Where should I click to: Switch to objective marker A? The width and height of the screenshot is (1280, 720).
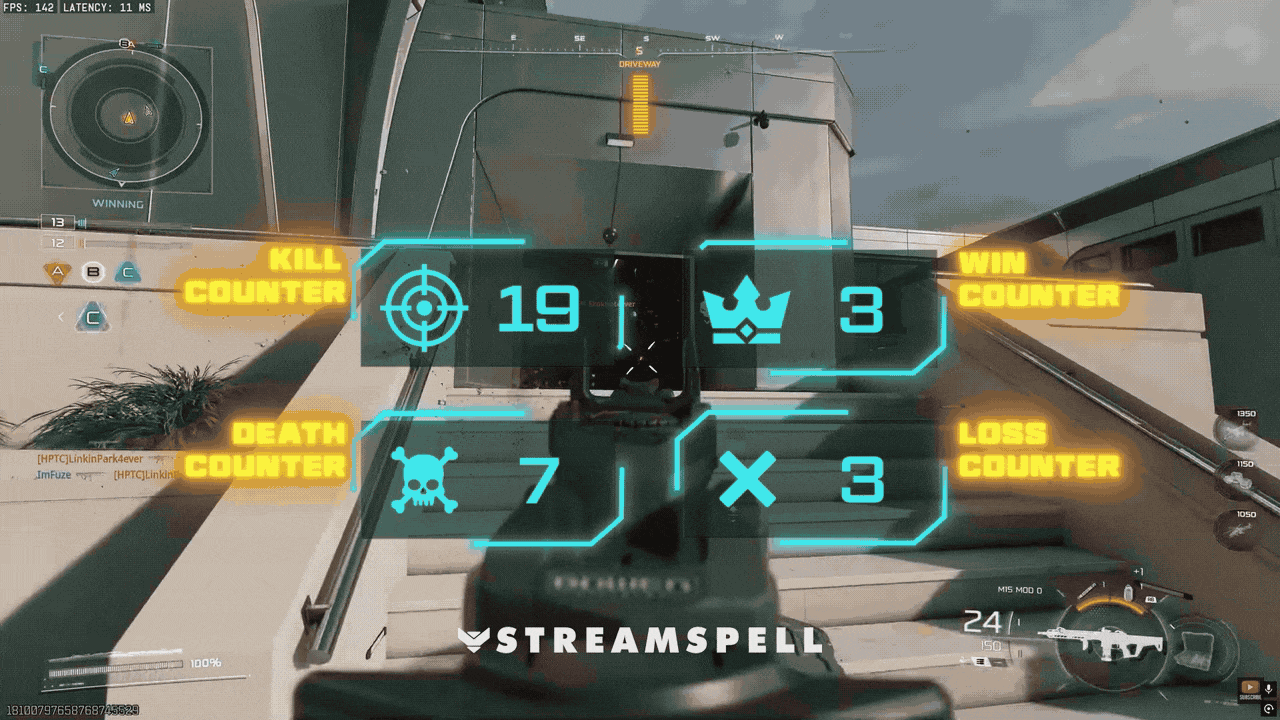point(57,271)
